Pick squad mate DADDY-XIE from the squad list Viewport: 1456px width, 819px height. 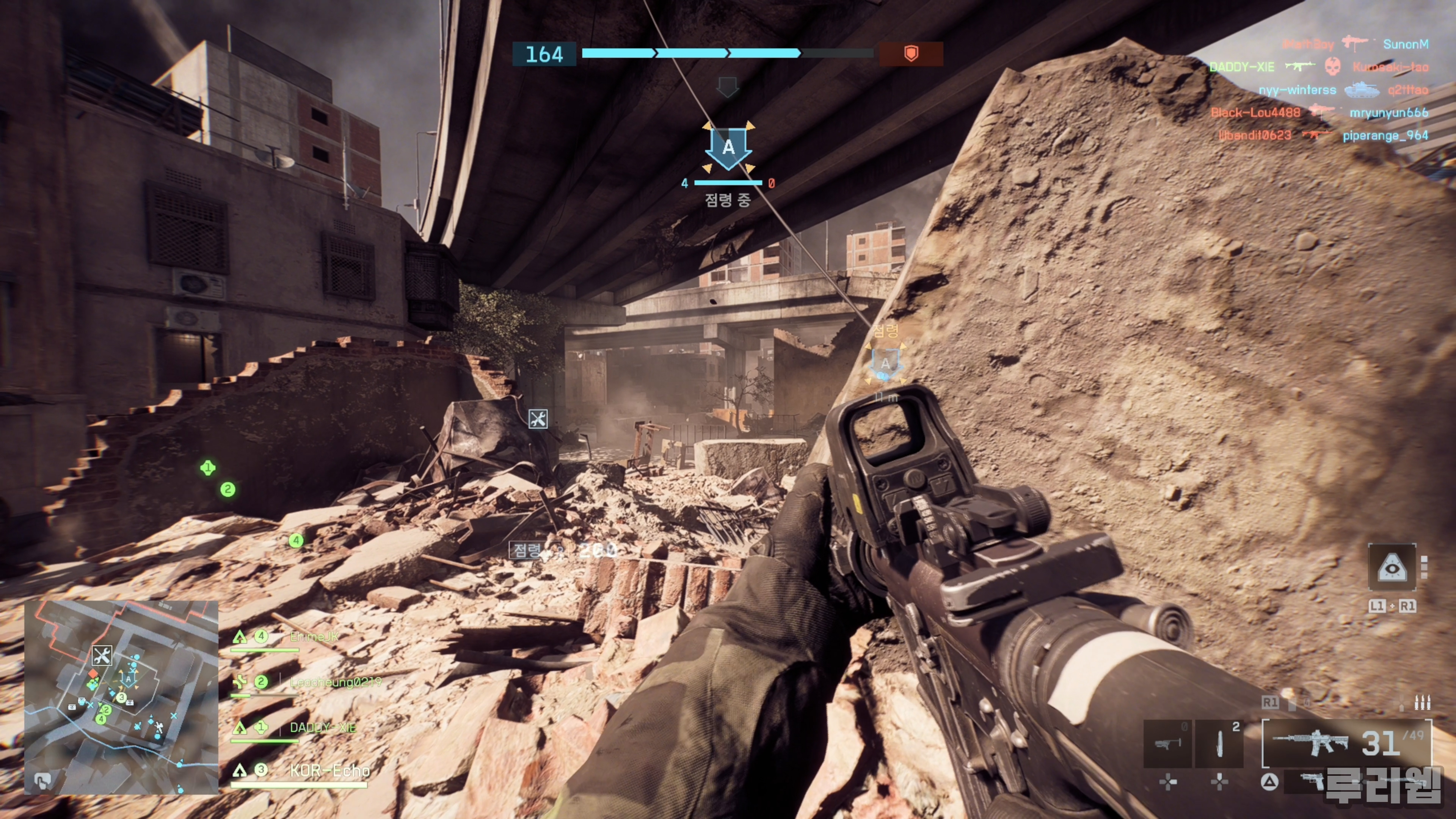pyautogui.click(x=322, y=728)
